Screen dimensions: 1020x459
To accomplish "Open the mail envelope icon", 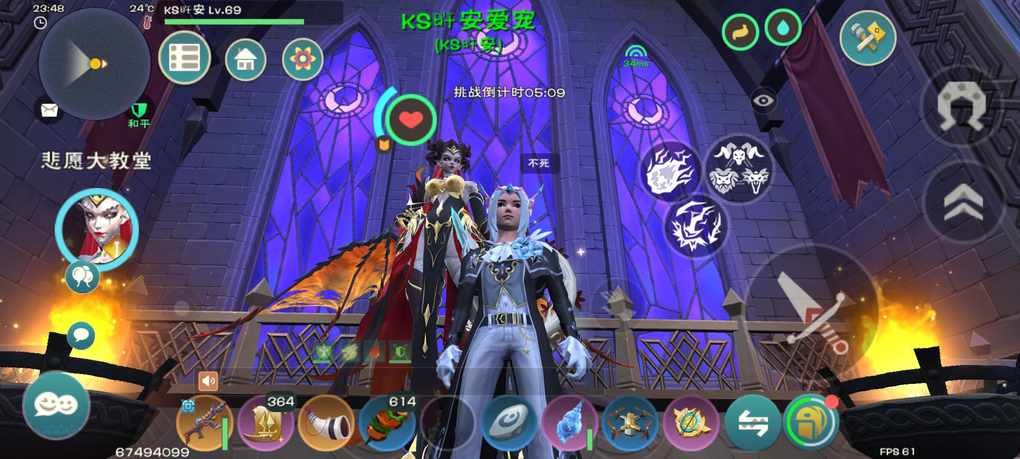I will pyautogui.click(x=48, y=109).
